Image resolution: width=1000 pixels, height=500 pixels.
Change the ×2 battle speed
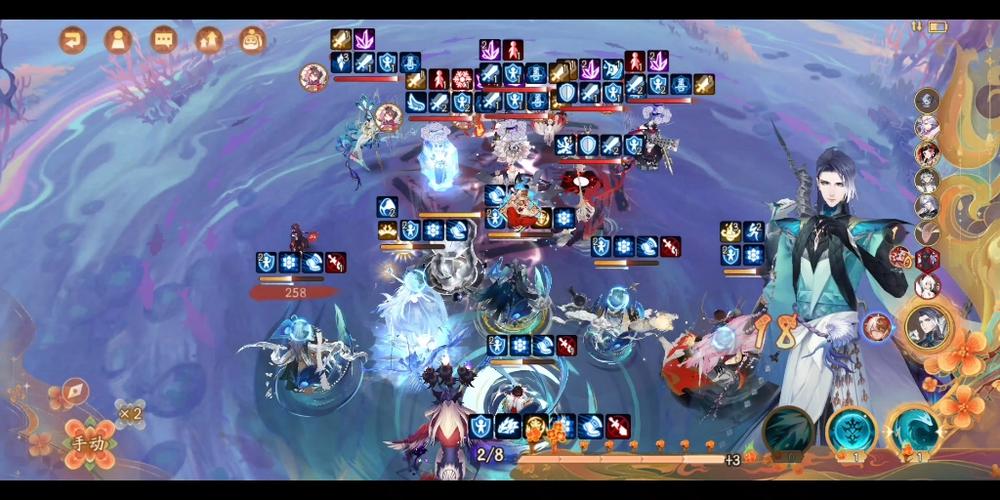(130, 412)
